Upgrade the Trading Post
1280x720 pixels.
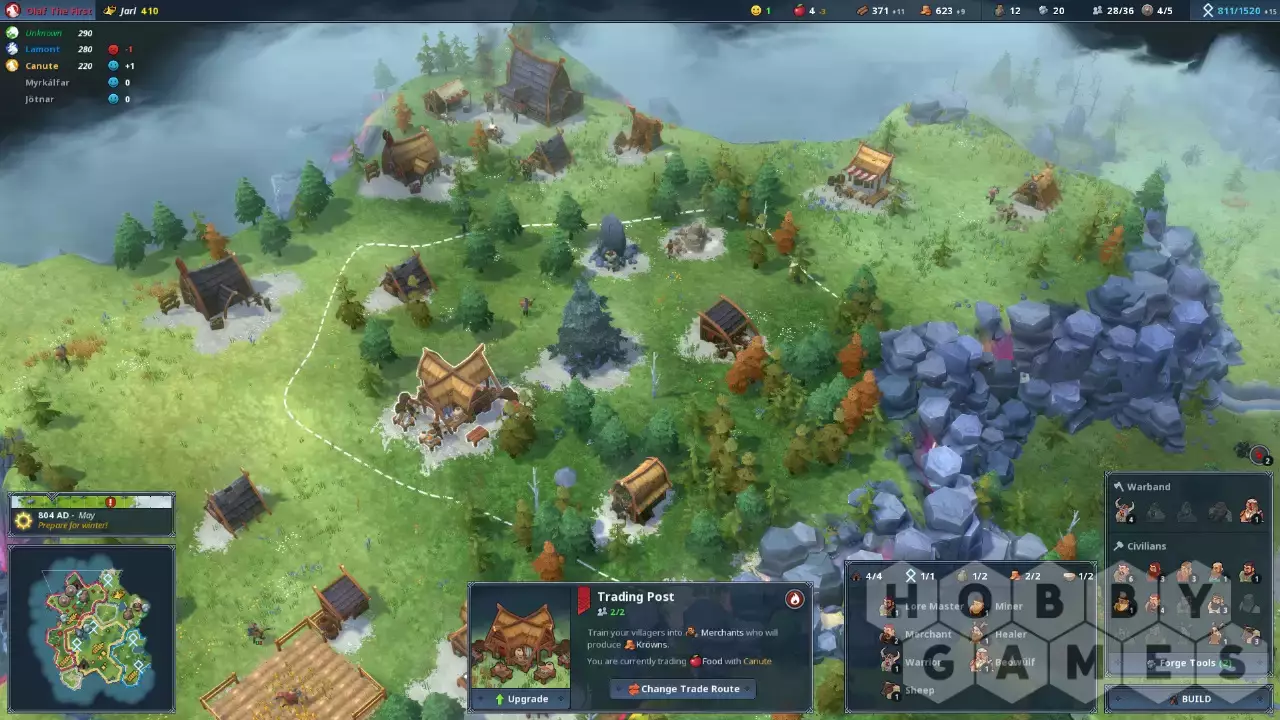tap(520, 699)
